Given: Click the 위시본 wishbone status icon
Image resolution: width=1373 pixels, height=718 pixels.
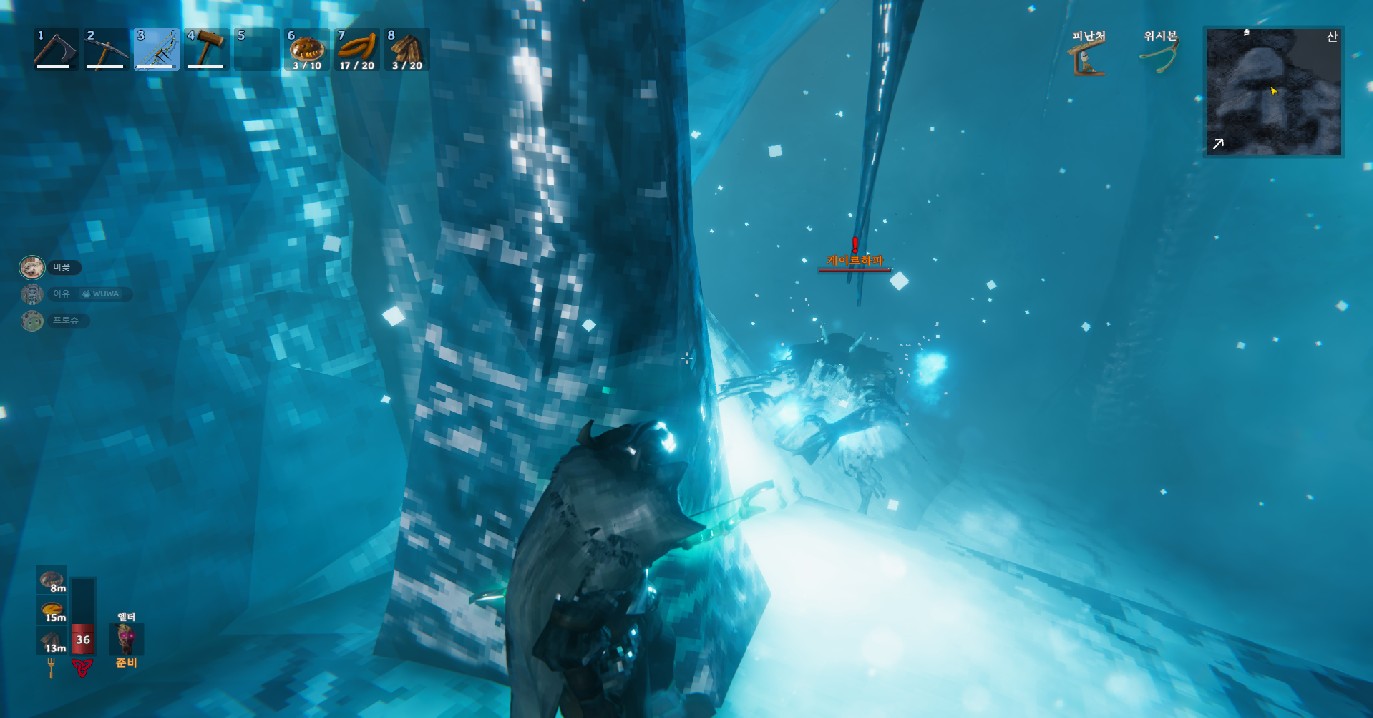Looking at the screenshot, I should tap(1159, 57).
